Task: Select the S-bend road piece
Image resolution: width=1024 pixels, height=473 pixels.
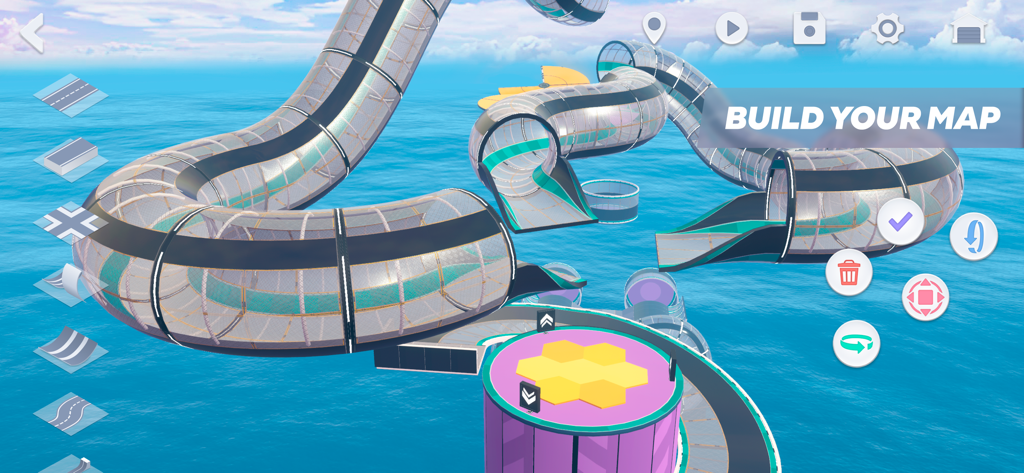Action: click(70, 411)
